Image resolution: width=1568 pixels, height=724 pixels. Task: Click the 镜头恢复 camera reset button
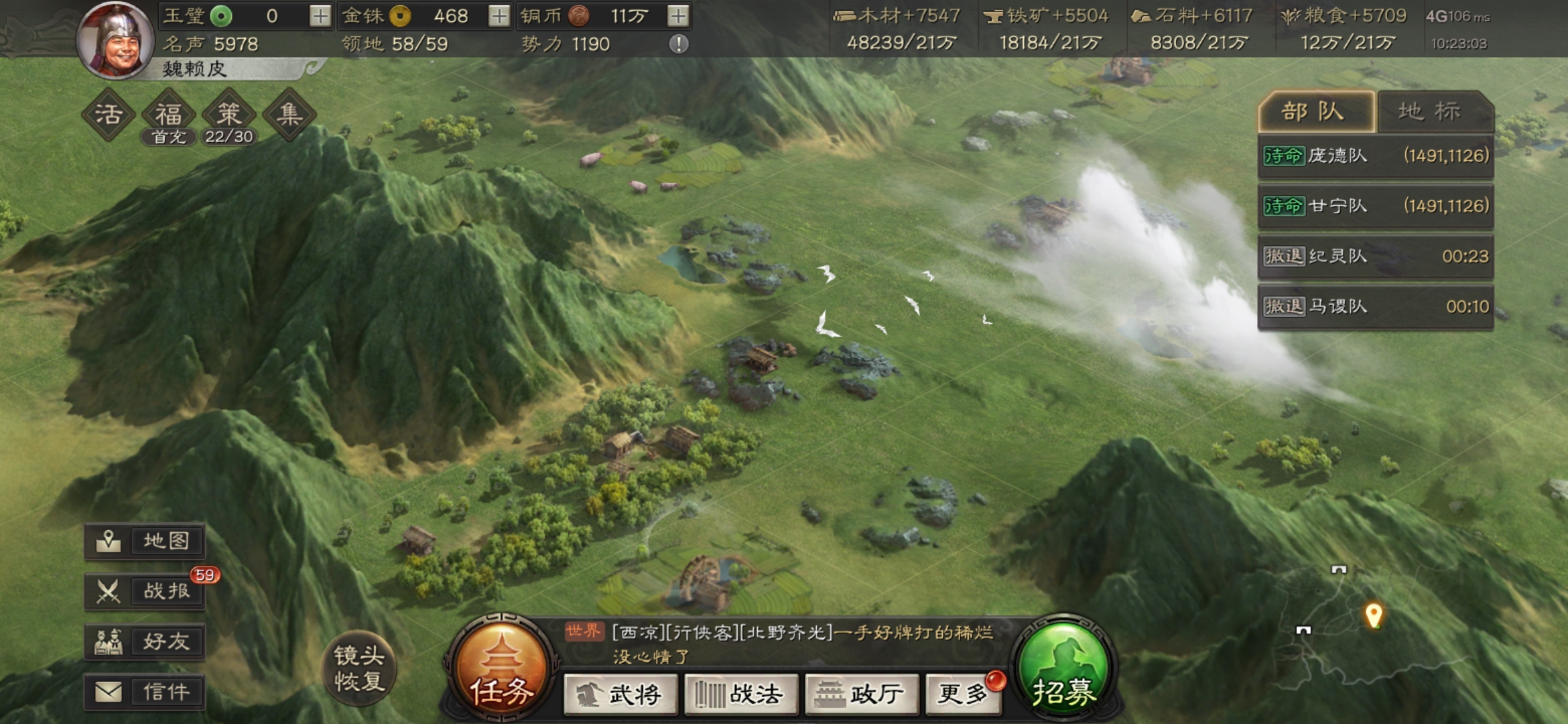tap(360, 668)
